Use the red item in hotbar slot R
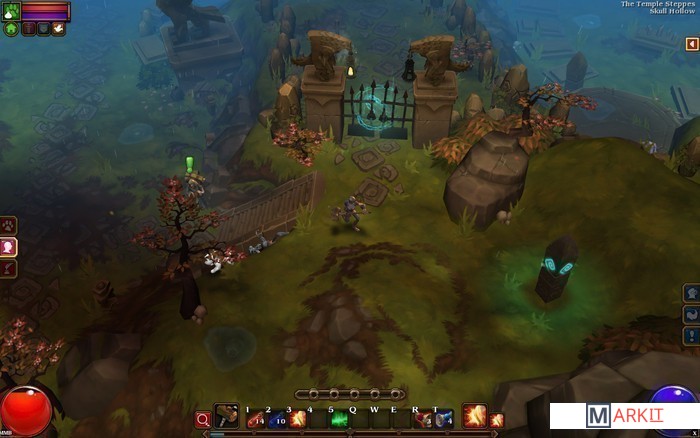This screenshot has width=700, height=438. click(423, 418)
